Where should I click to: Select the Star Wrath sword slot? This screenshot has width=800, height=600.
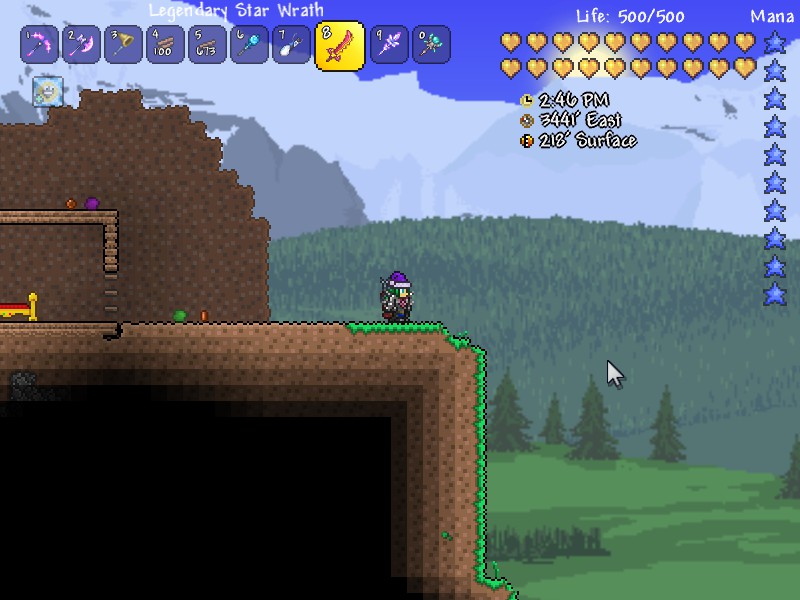click(339, 46)
